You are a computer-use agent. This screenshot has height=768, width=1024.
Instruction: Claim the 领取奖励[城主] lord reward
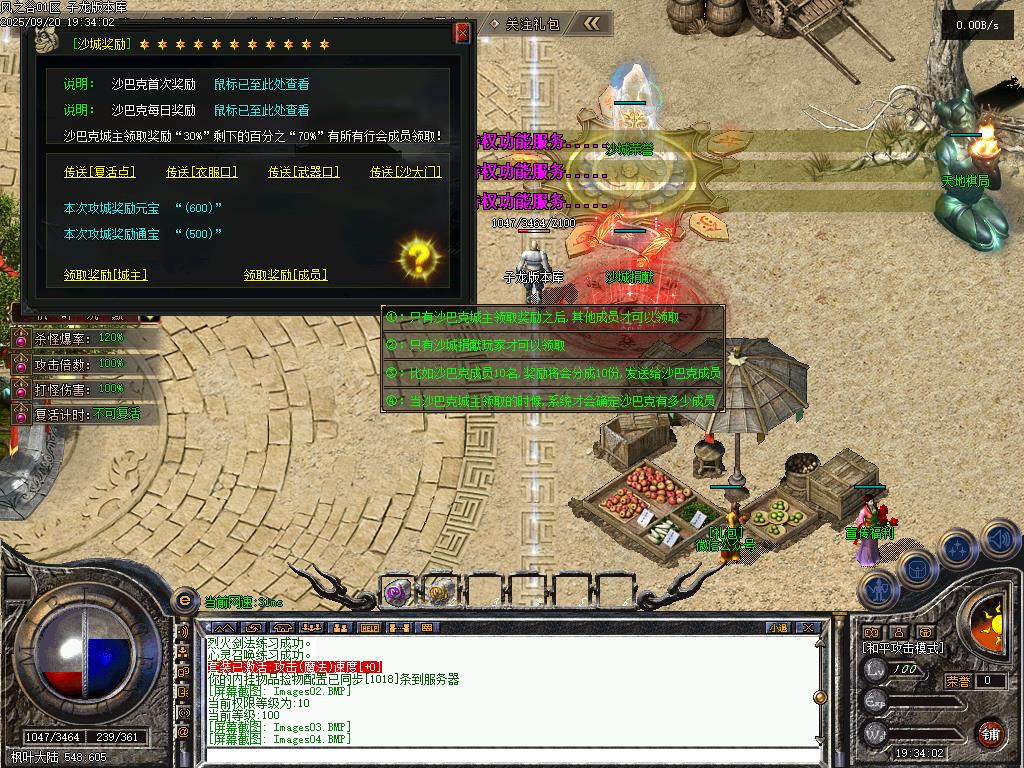[x=105, y=274]
